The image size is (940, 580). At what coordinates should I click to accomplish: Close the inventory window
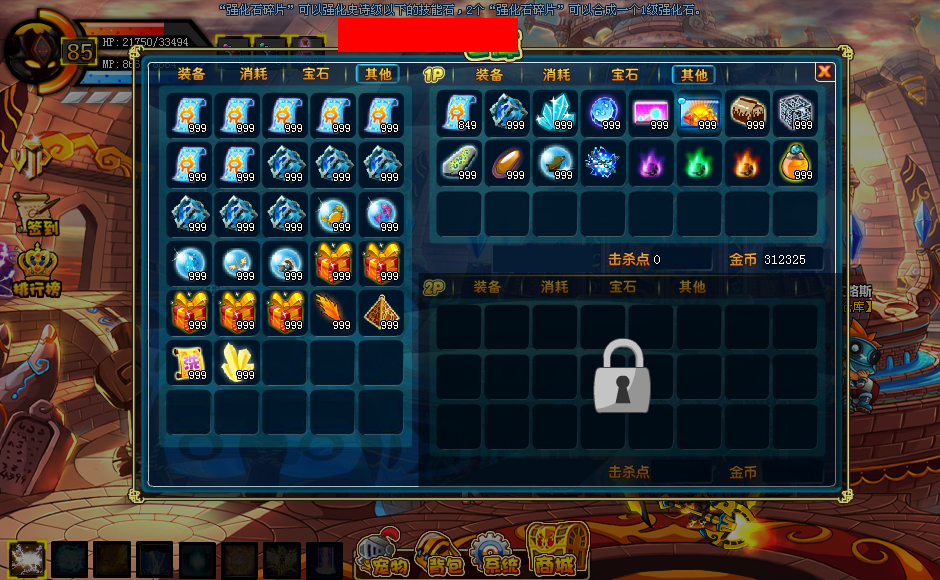[x=824, y=71]
